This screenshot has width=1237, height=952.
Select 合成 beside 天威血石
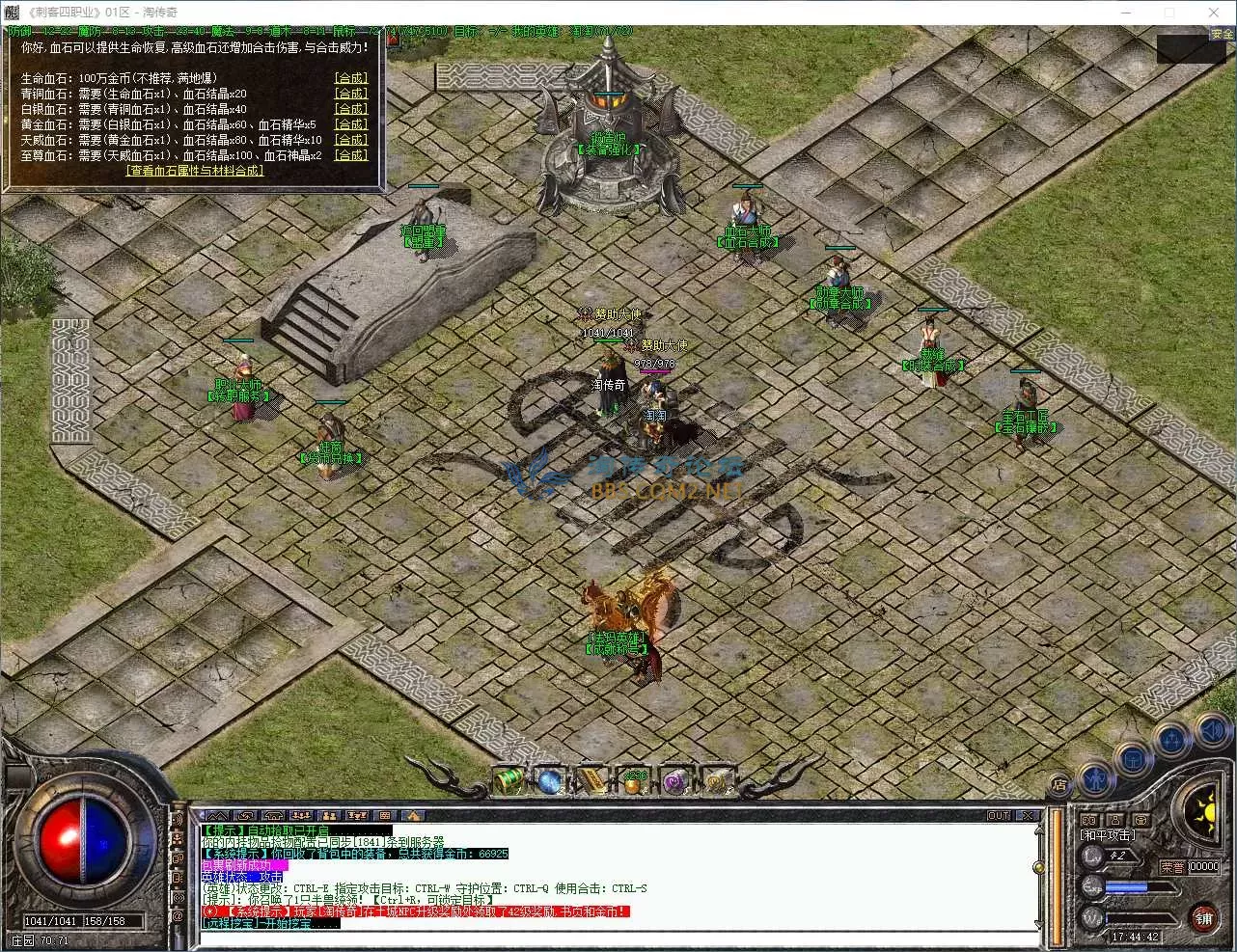350,140
